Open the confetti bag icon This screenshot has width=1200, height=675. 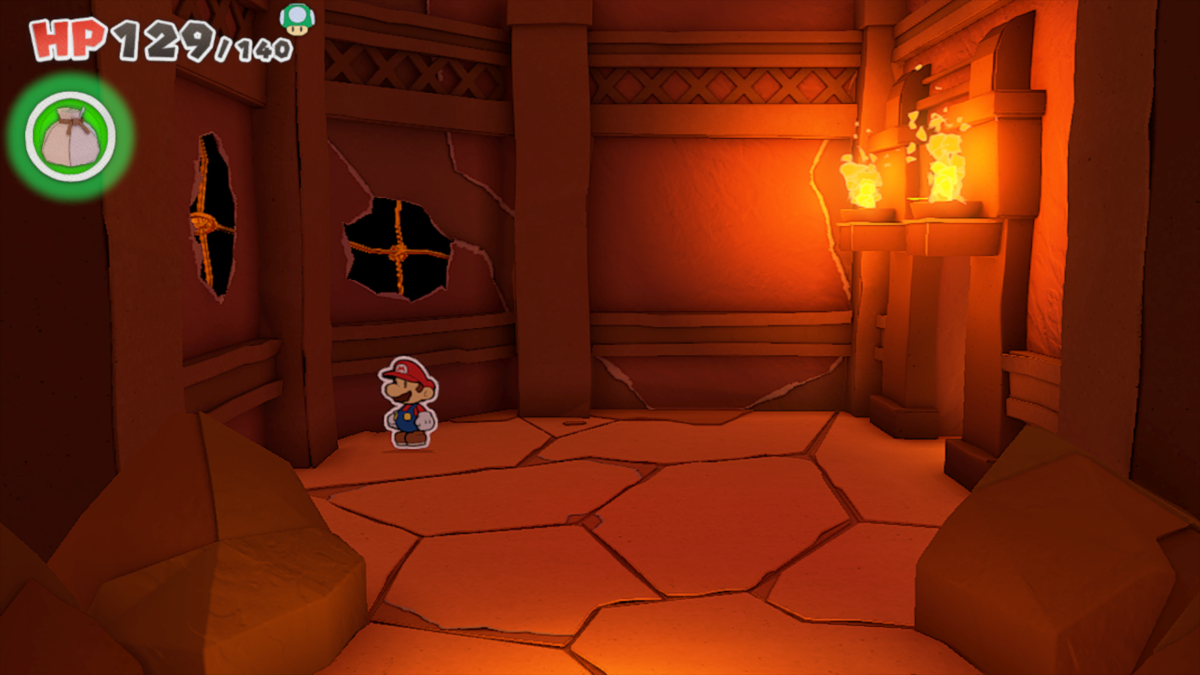pyautogui.click(x=70, y=136)
